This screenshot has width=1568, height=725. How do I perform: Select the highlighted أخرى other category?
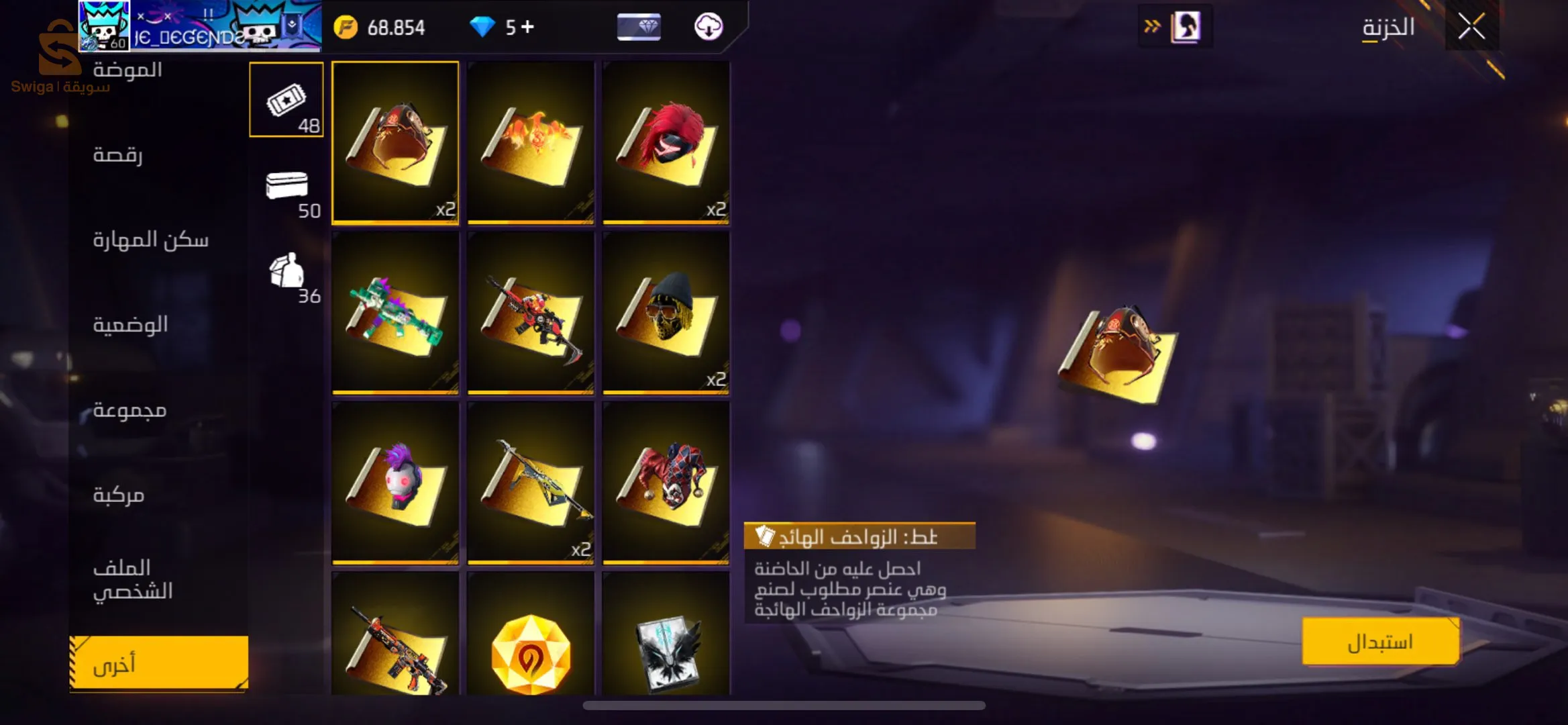click(x=158, y=663)
